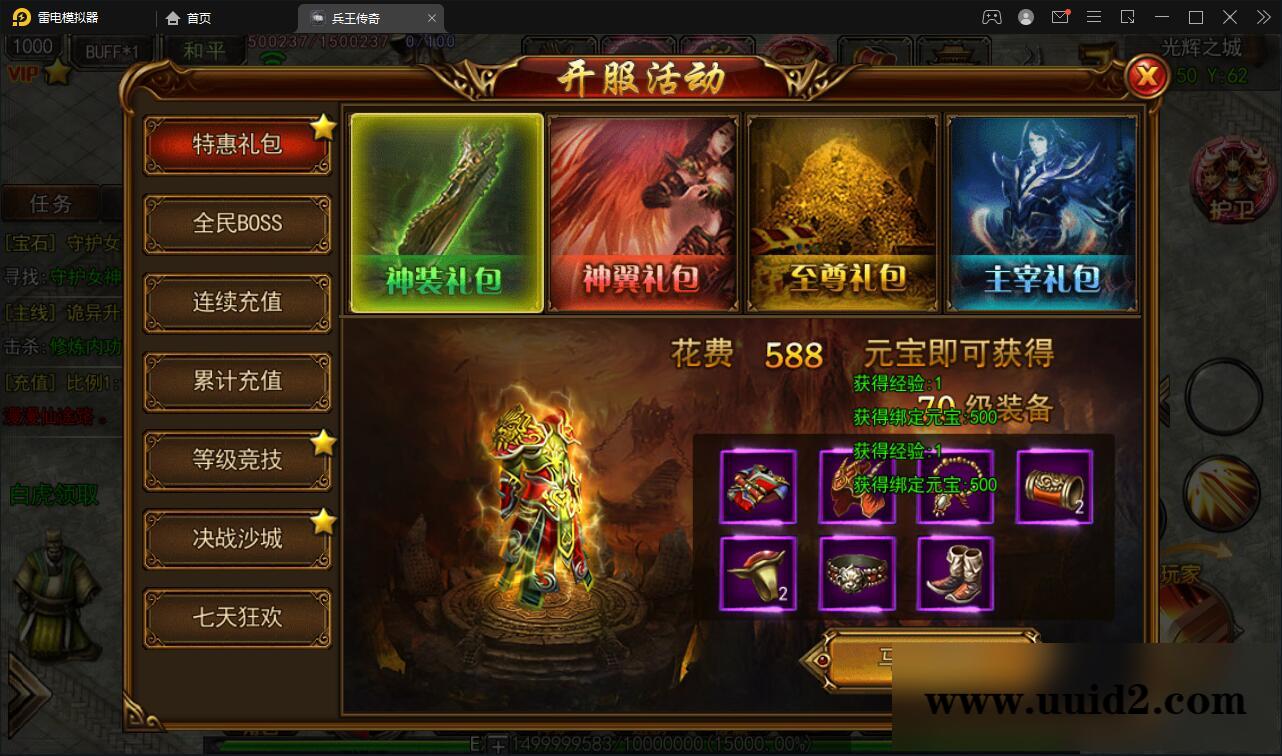Click the 至尊礼包 gold pack thumbnail
This screenshot has height=756, width=1282.
coord(841,212)
